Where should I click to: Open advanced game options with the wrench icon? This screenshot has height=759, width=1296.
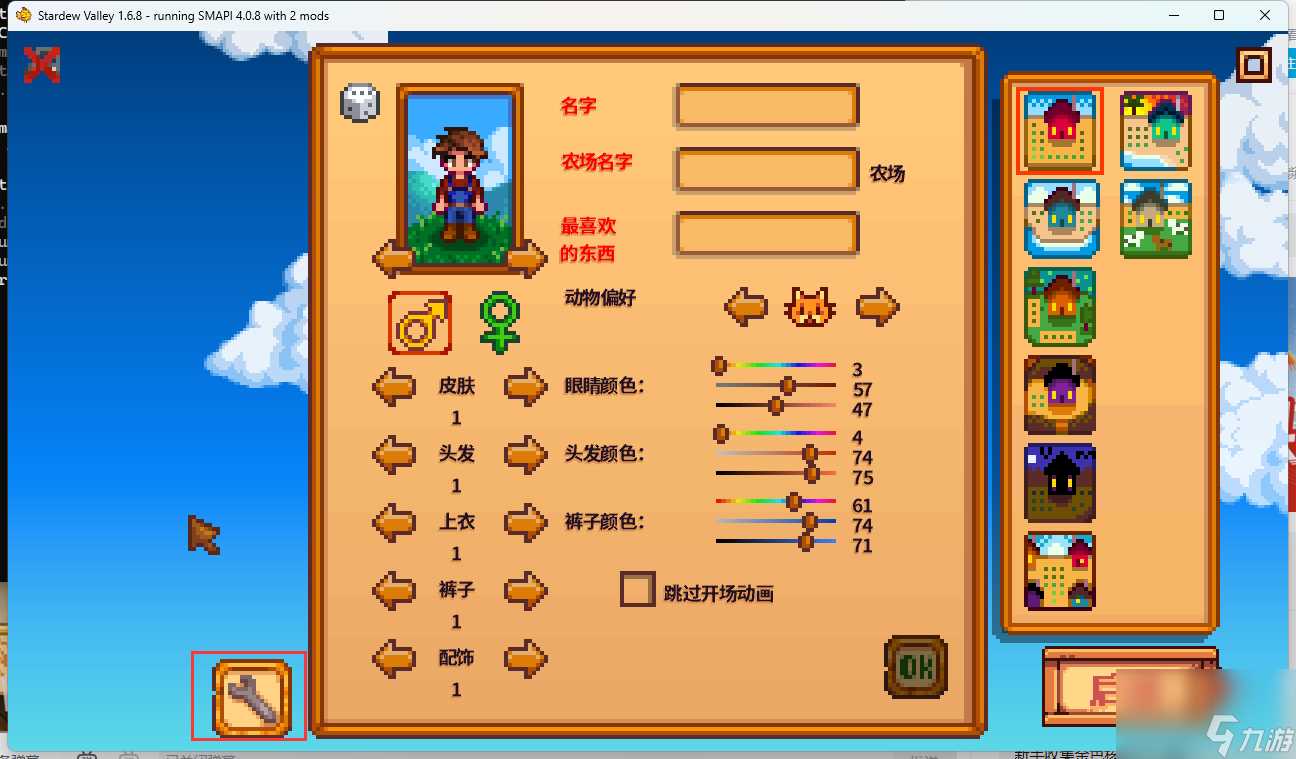coord(248,696)
